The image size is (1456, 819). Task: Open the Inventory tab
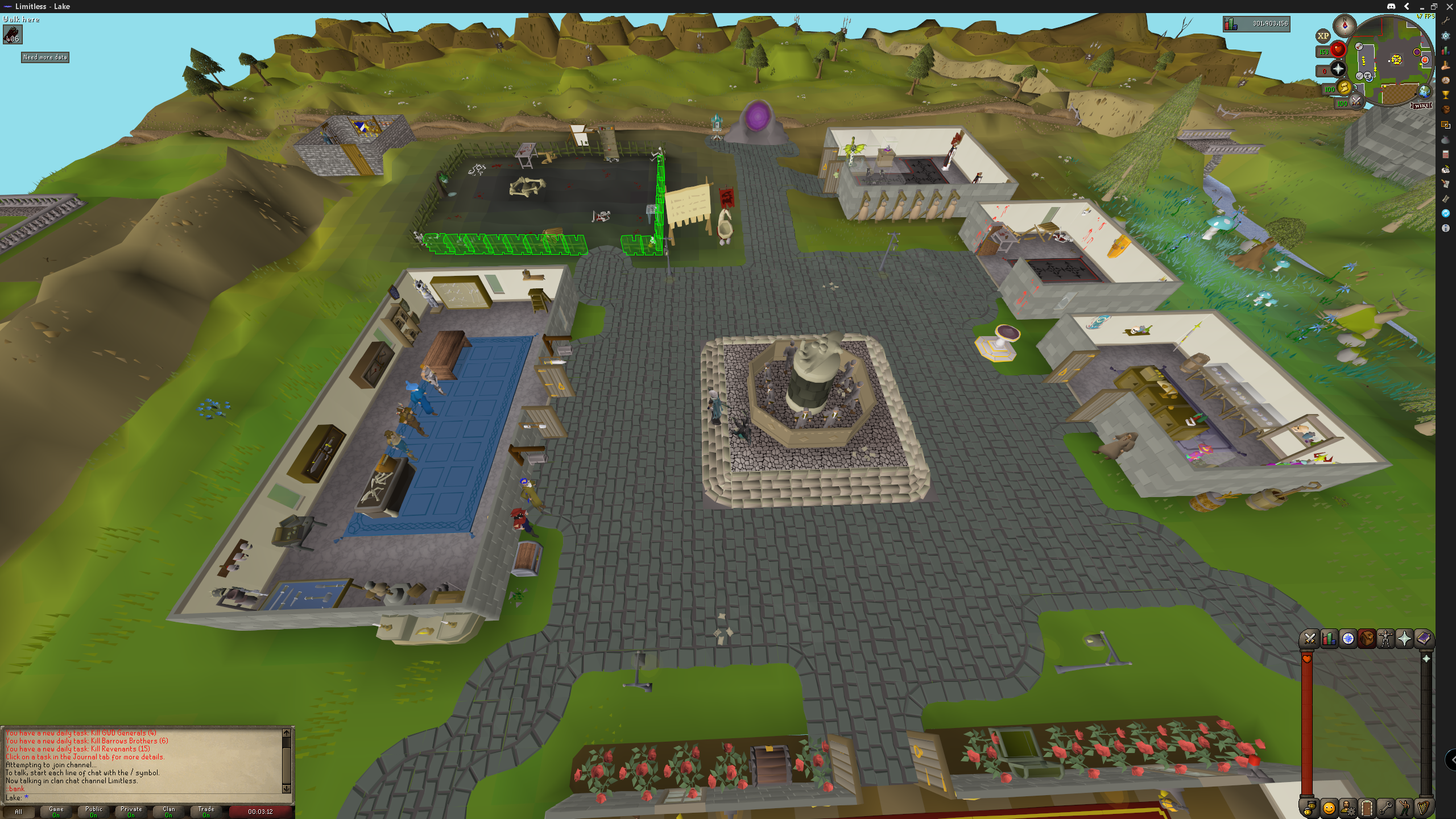[x=1366, y=638]
